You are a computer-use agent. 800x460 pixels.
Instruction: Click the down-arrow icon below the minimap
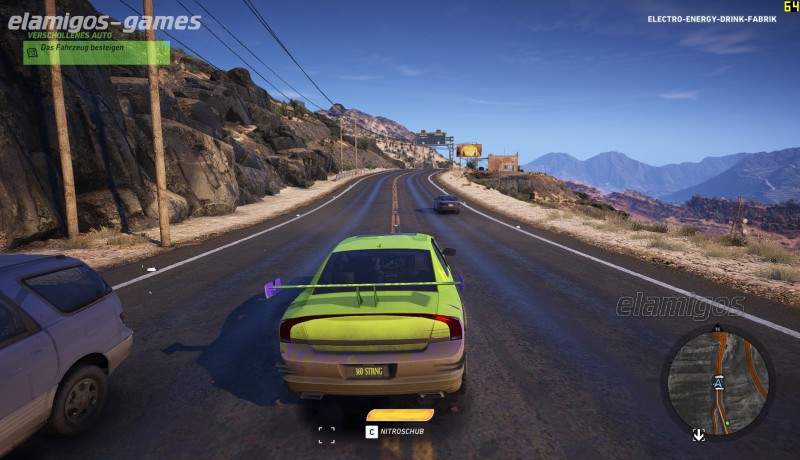click(x=699, y=434)
